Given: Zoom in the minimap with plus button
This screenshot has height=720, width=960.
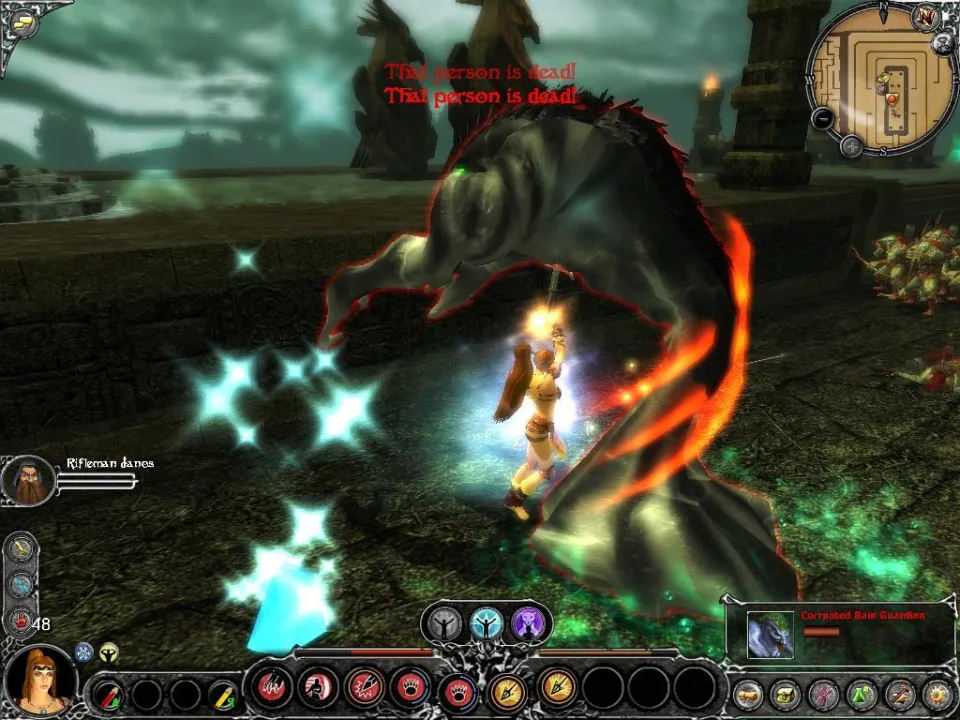Looking at the screenshot, I should [851, 146].
